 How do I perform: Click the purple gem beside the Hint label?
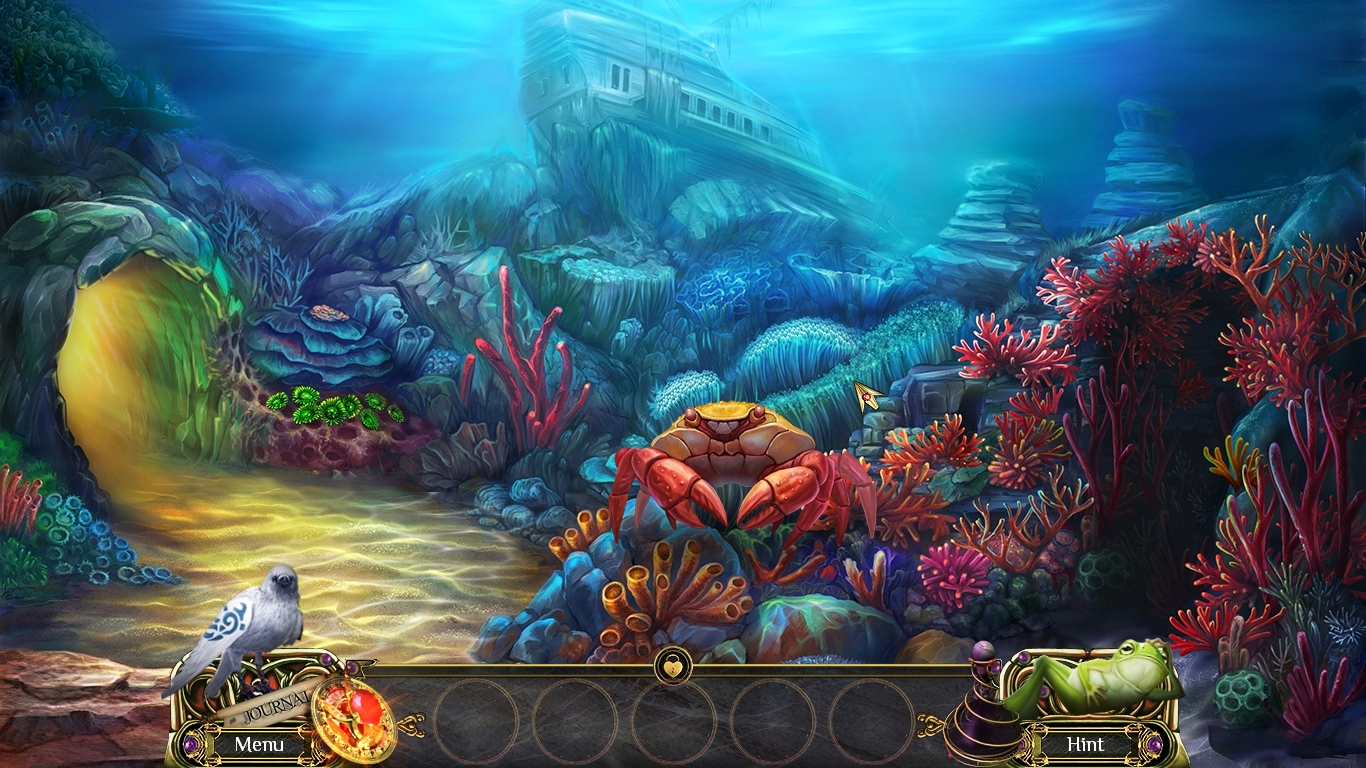click(1155, 744)
